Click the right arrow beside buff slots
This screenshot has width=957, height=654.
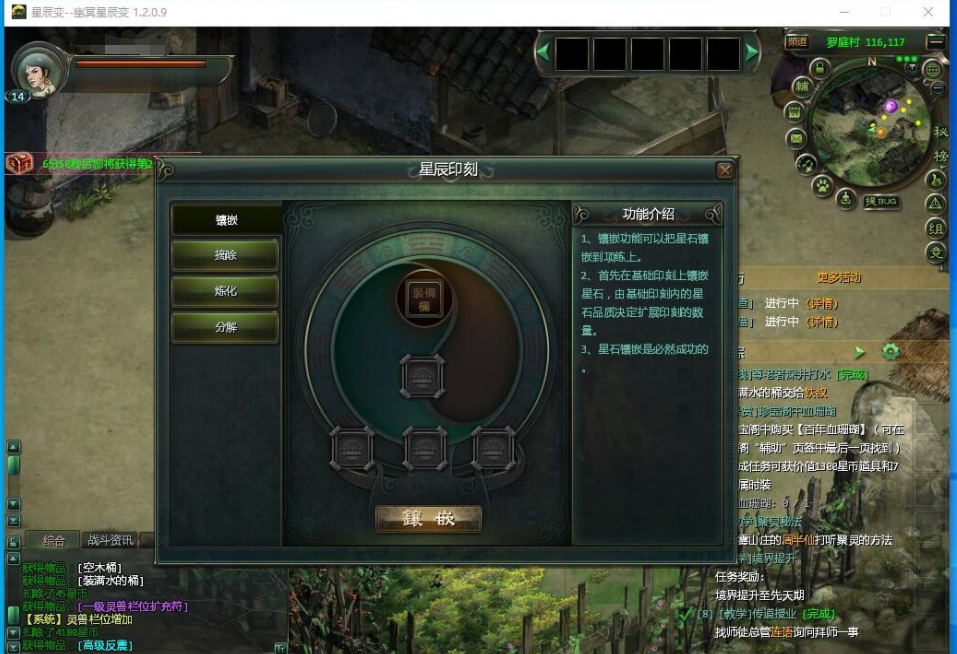click(x=751, y=53)
